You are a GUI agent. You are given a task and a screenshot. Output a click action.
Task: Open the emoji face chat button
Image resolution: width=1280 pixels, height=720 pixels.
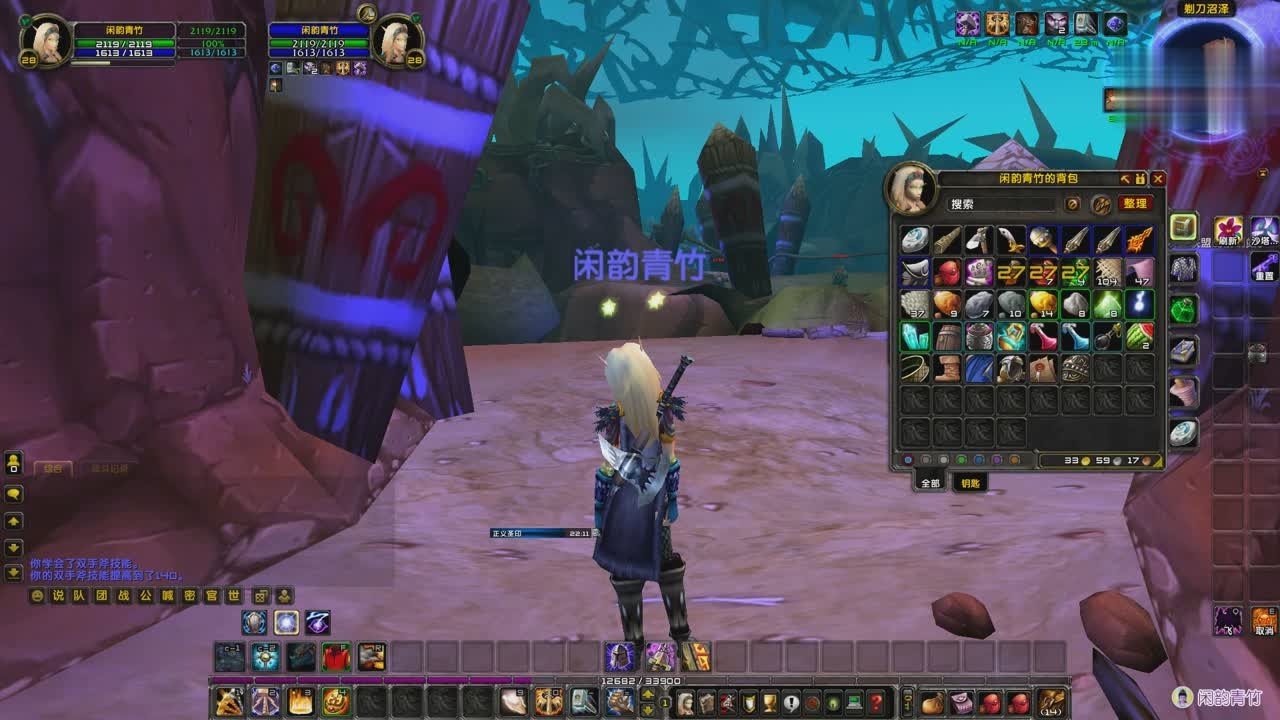tap(37, 596)
